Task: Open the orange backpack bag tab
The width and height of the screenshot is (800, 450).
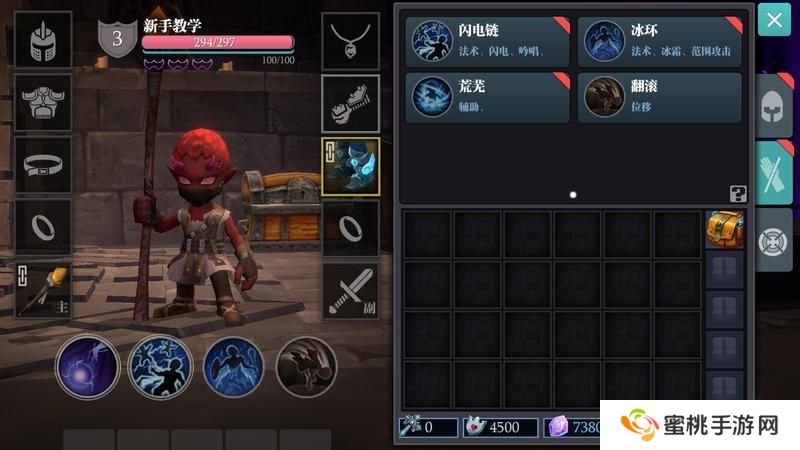Action: (724, 229)
